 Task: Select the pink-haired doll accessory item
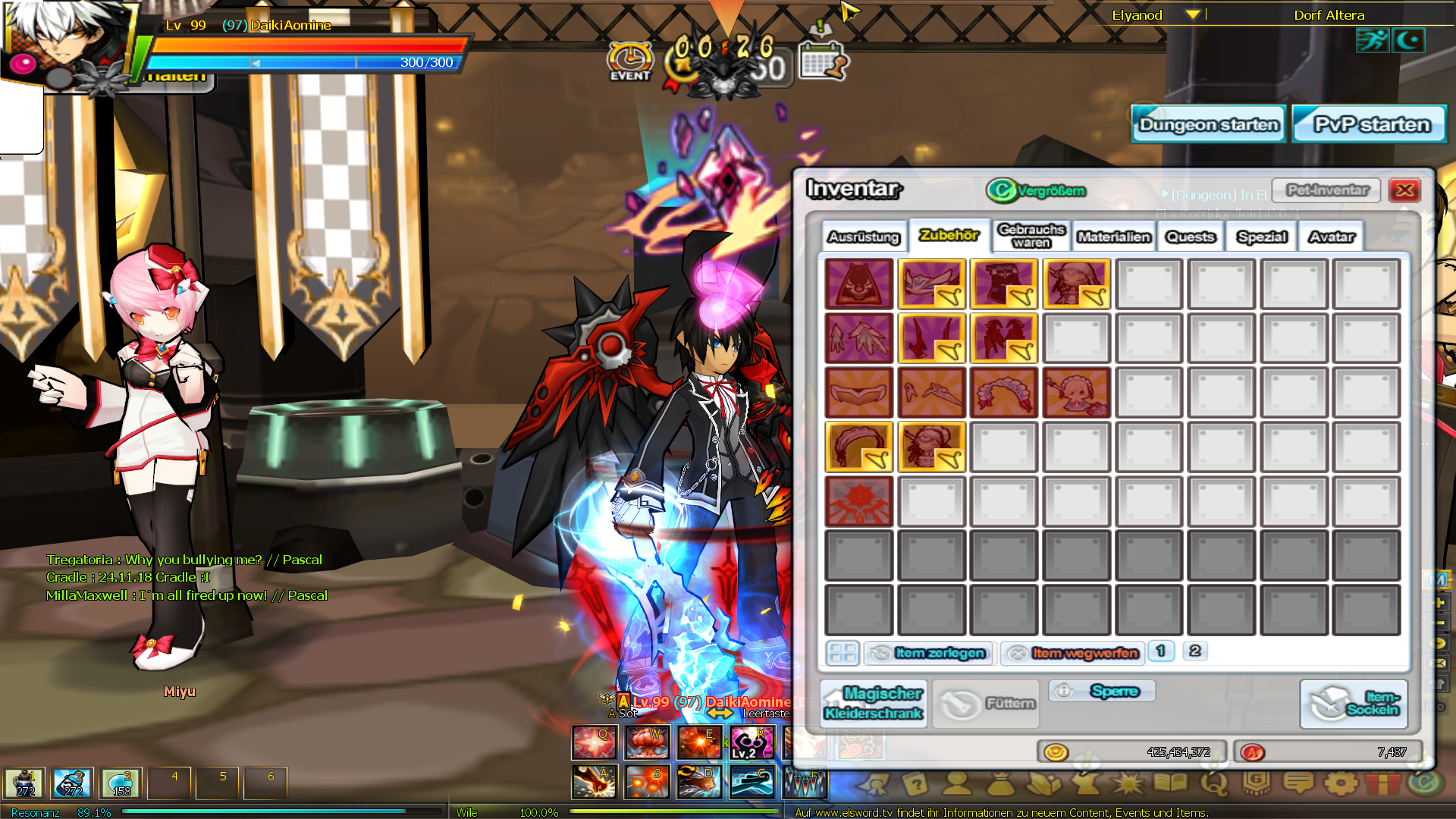pyautogui.click(x=1076, y=393)
